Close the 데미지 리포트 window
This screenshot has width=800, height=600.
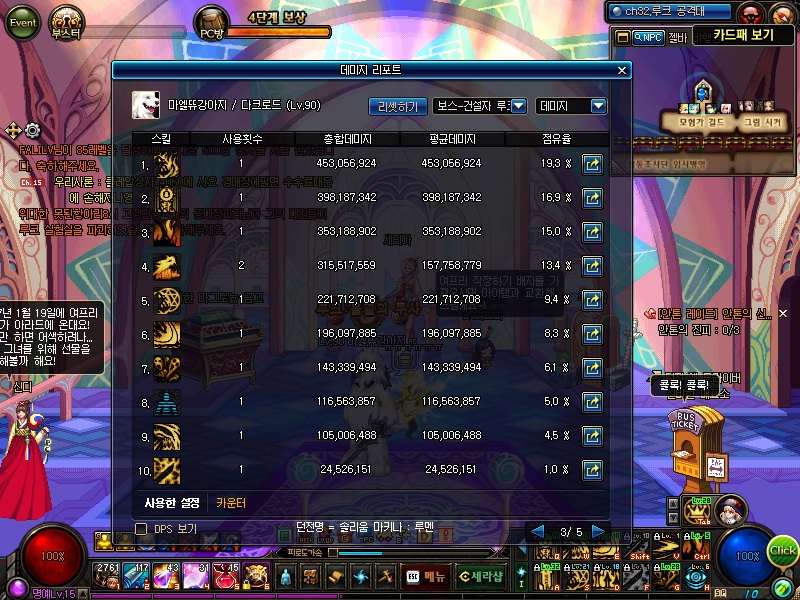pos(622,71)
